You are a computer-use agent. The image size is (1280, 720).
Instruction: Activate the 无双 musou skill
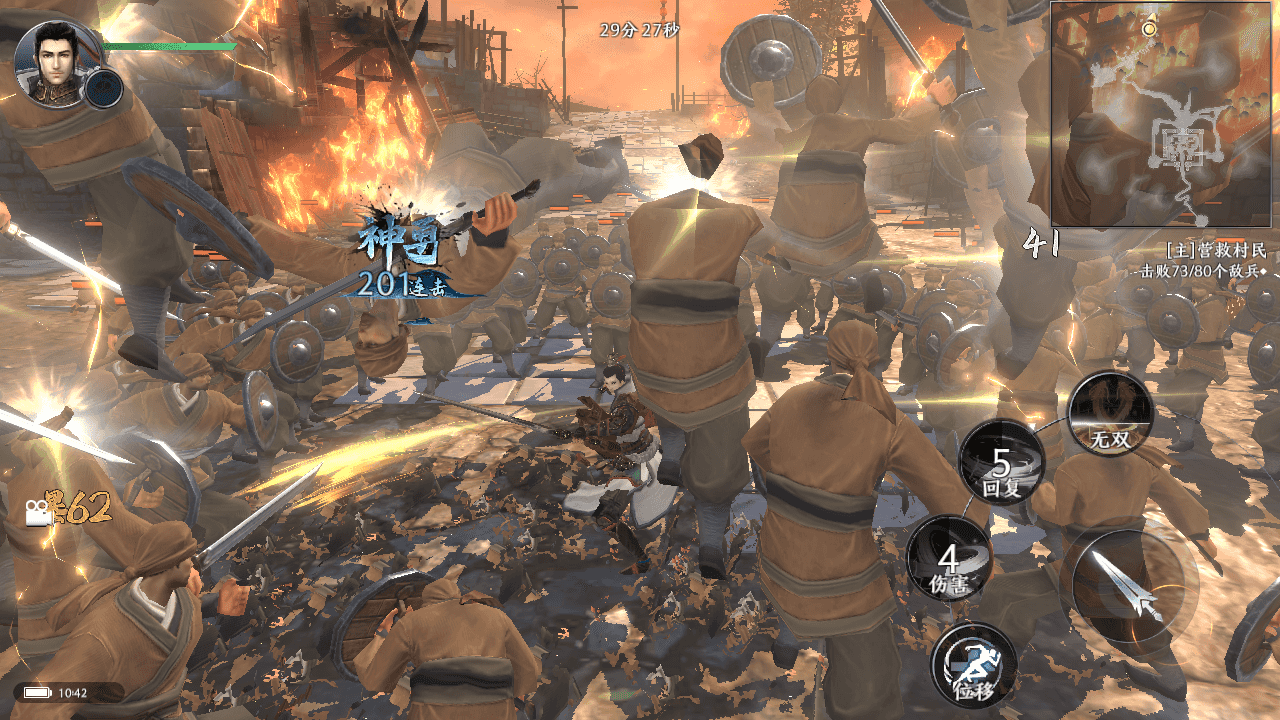coord(1110,414)
